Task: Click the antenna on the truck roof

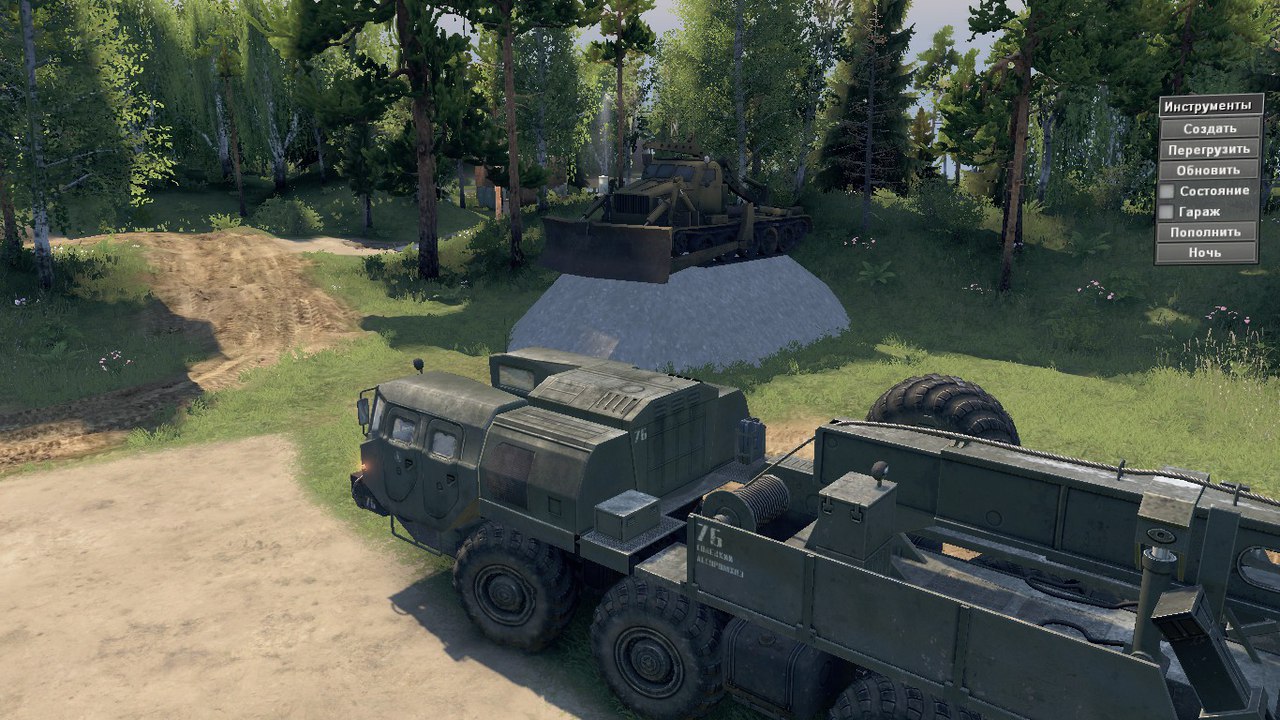Action: [x=418, y=366]
